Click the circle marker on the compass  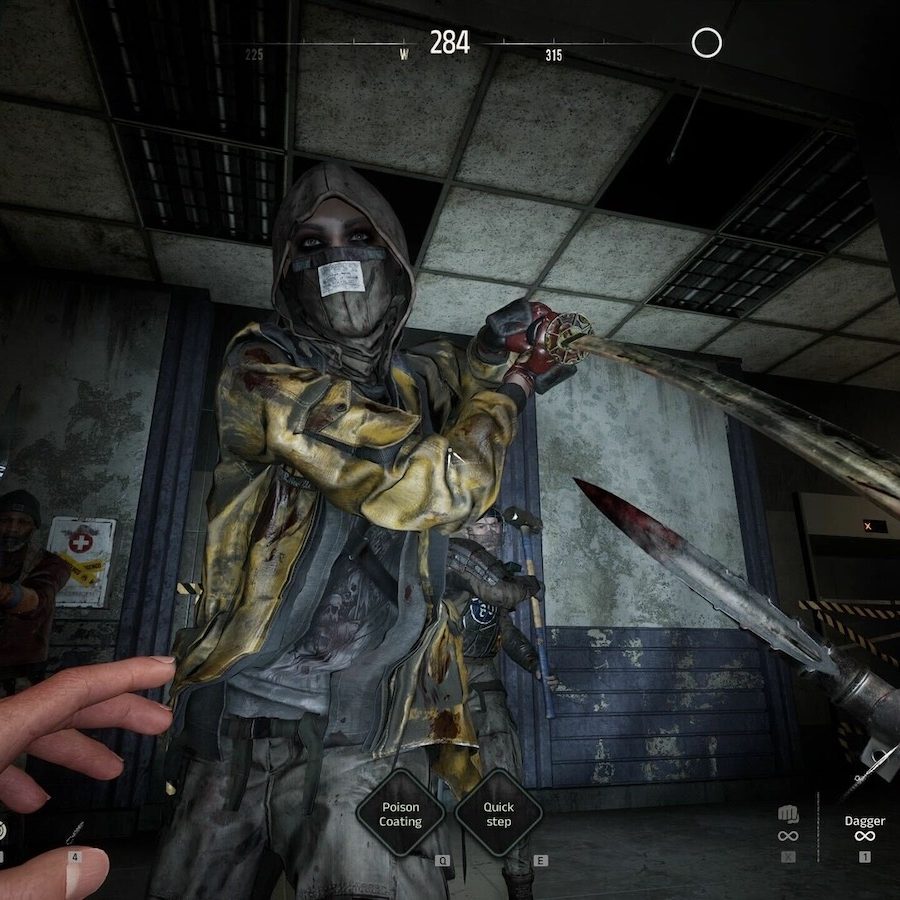(x=707, y=43)
